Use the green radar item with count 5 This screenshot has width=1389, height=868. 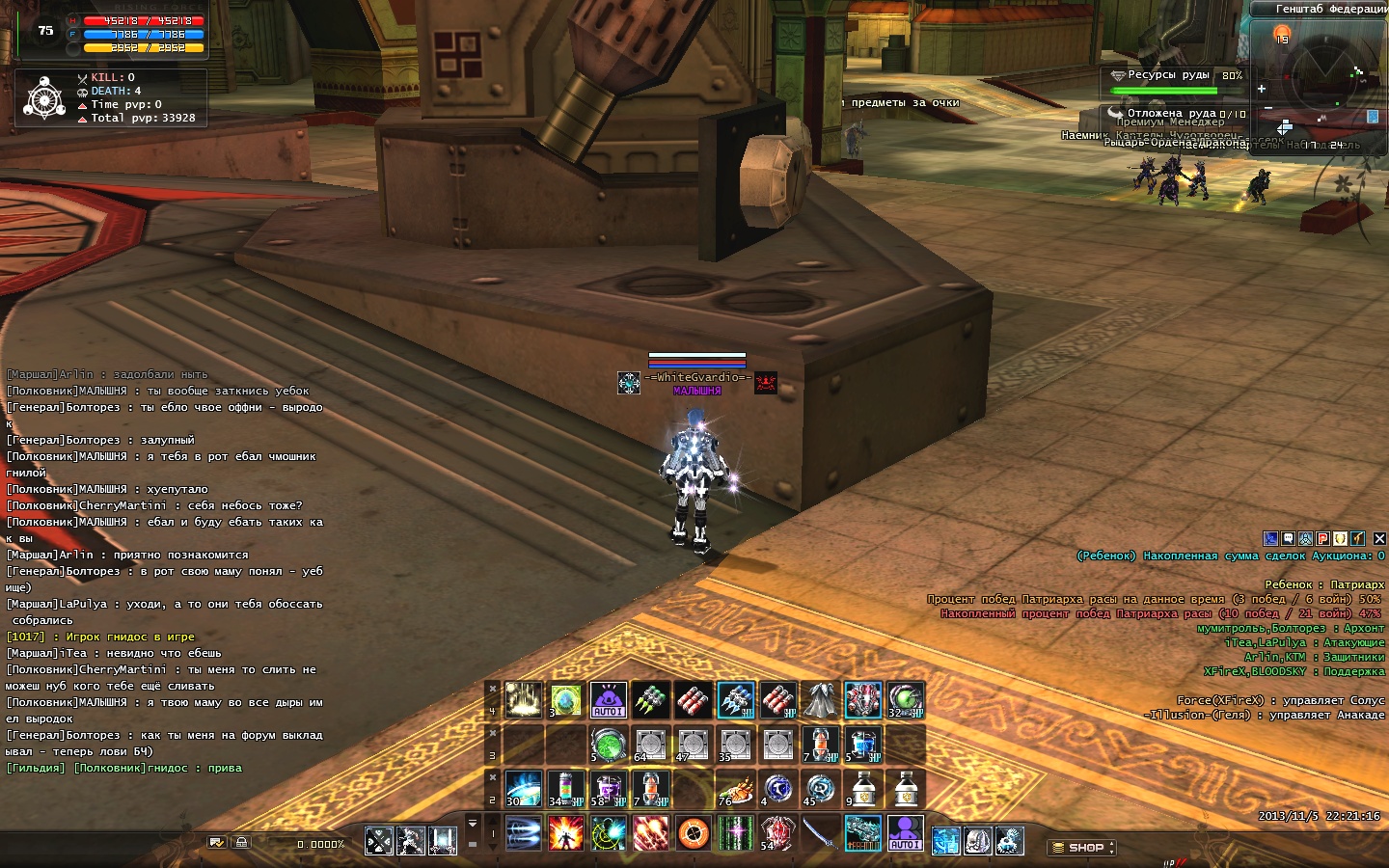pyautogui.click(x=608, y=745)
